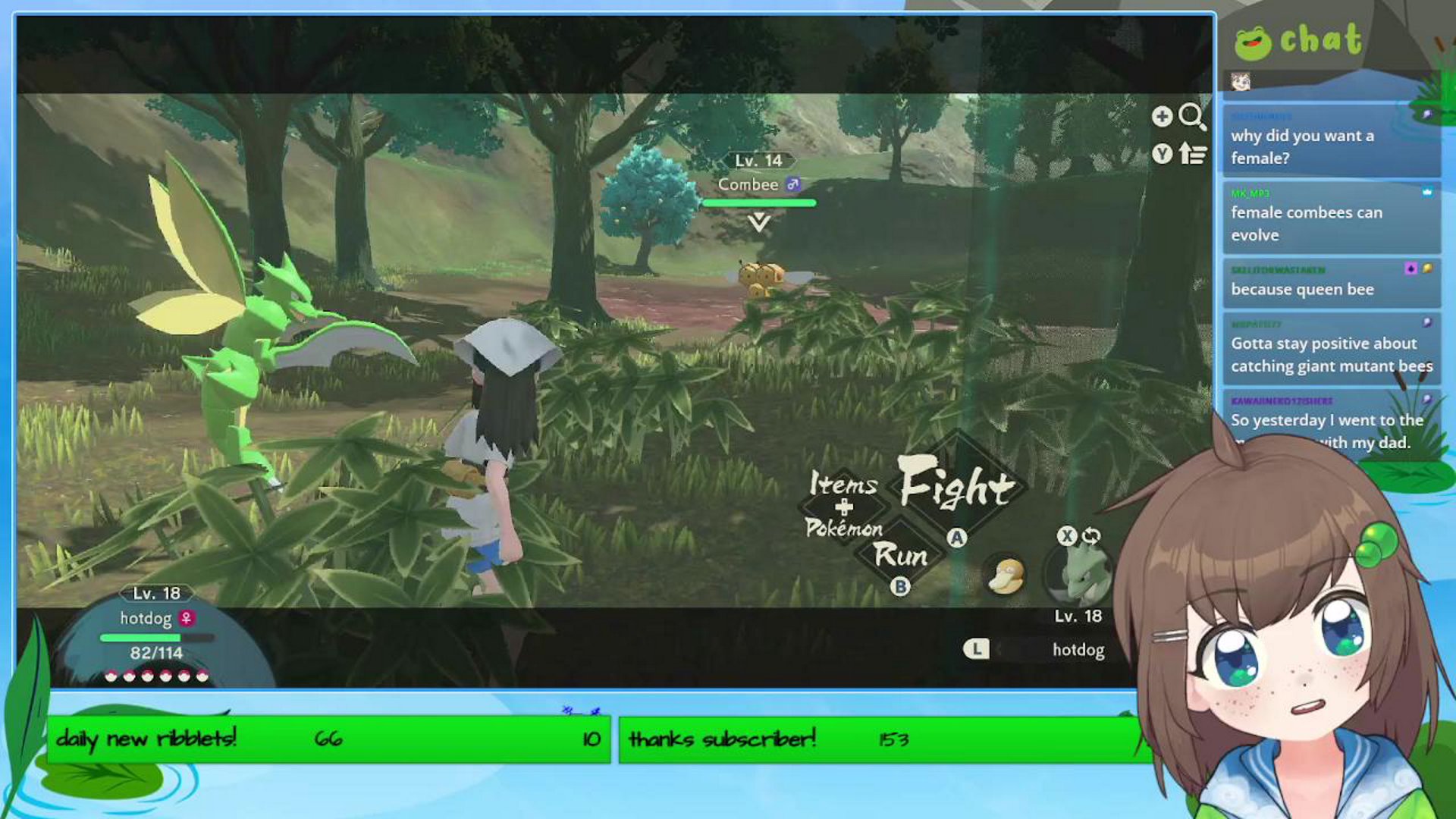Click the male symbol dropdown beside Combee's name
The height and width of the screenshot is (819, 1456).
point(793,184)
